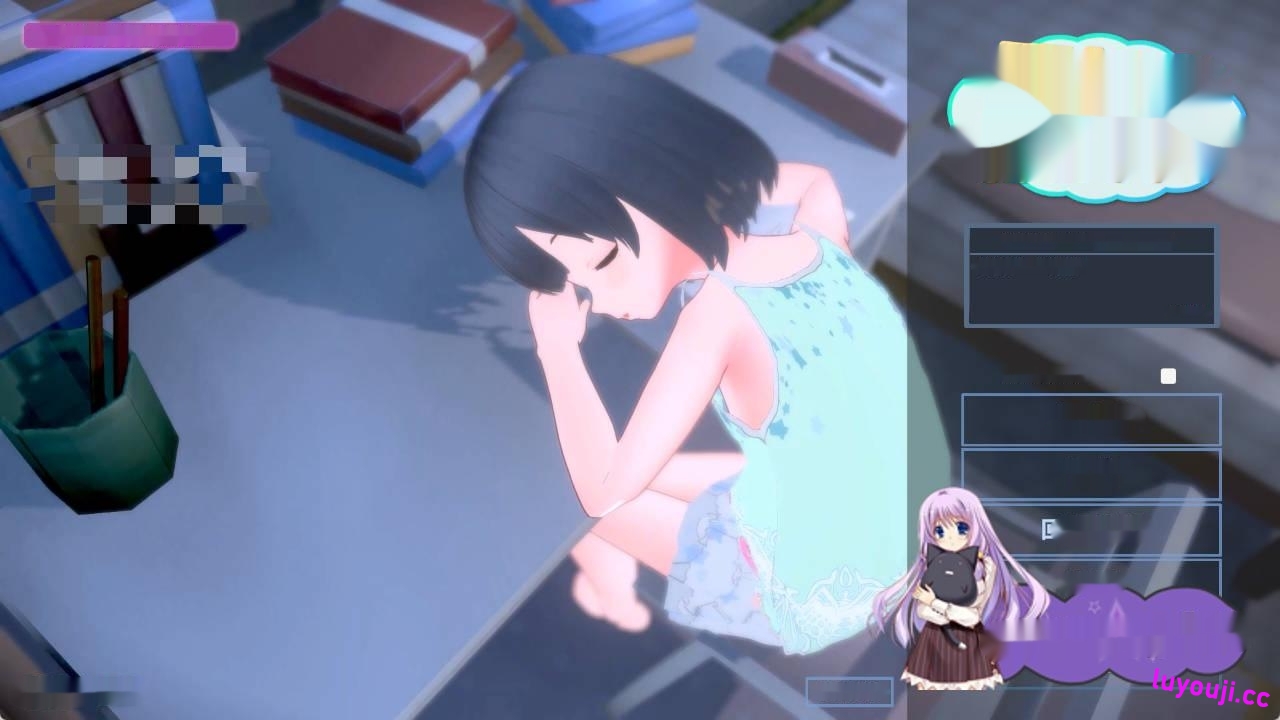
Task: Click the star symbol inside the purple cloud
Action: (1093, 606)
